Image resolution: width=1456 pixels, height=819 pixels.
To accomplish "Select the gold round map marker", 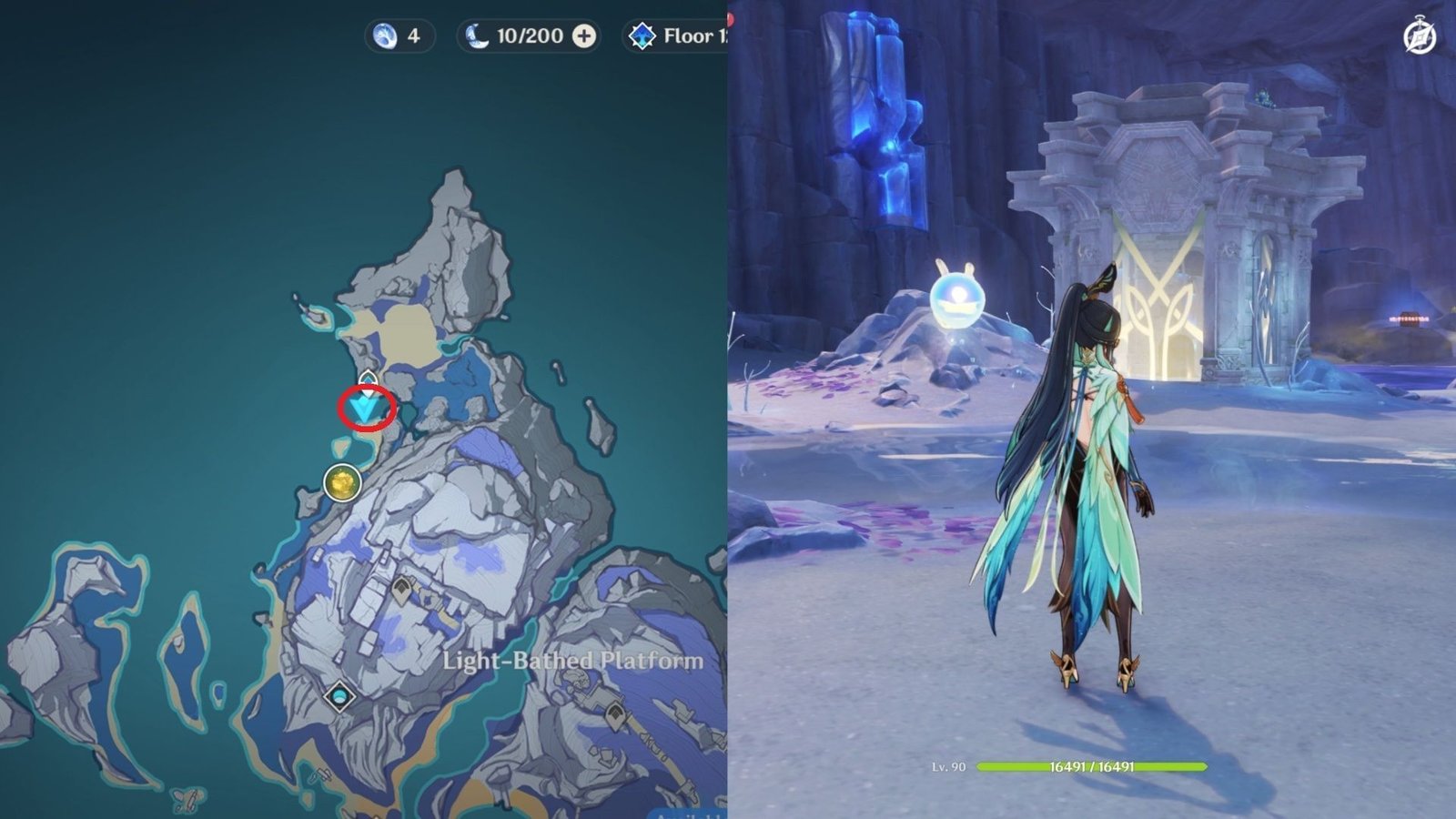I will (x=342, y=482).
